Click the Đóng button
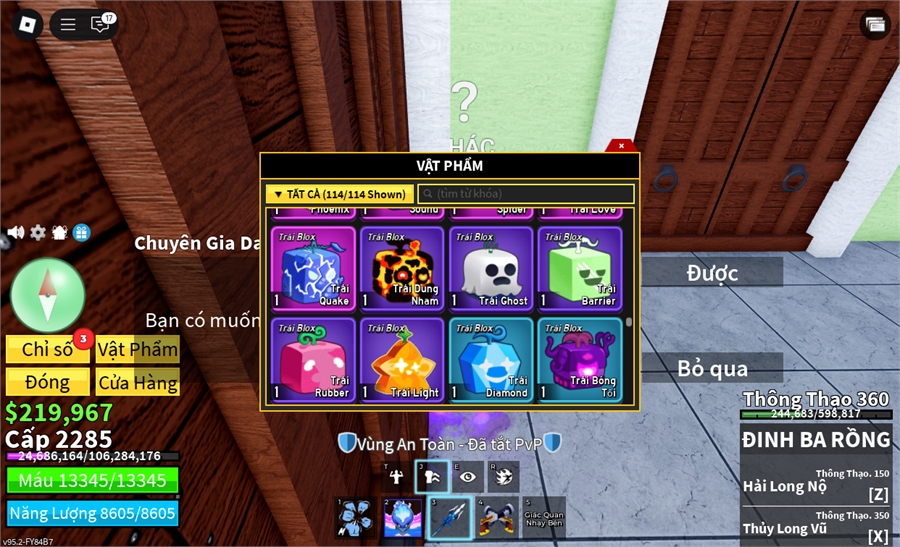 [x=47, y=382]
